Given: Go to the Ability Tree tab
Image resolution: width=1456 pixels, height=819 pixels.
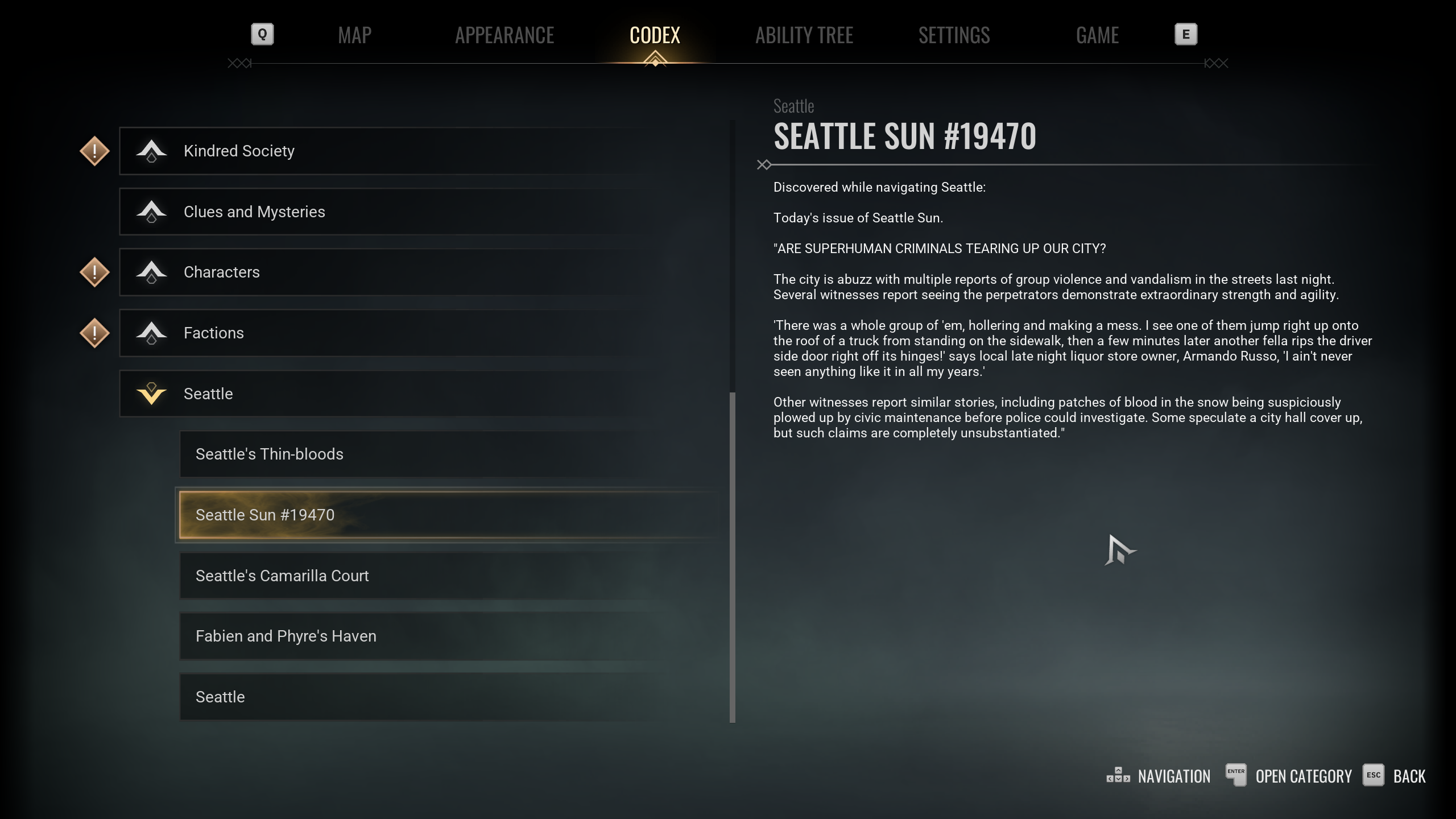Looking at the screenshot, I should (804, 35).
